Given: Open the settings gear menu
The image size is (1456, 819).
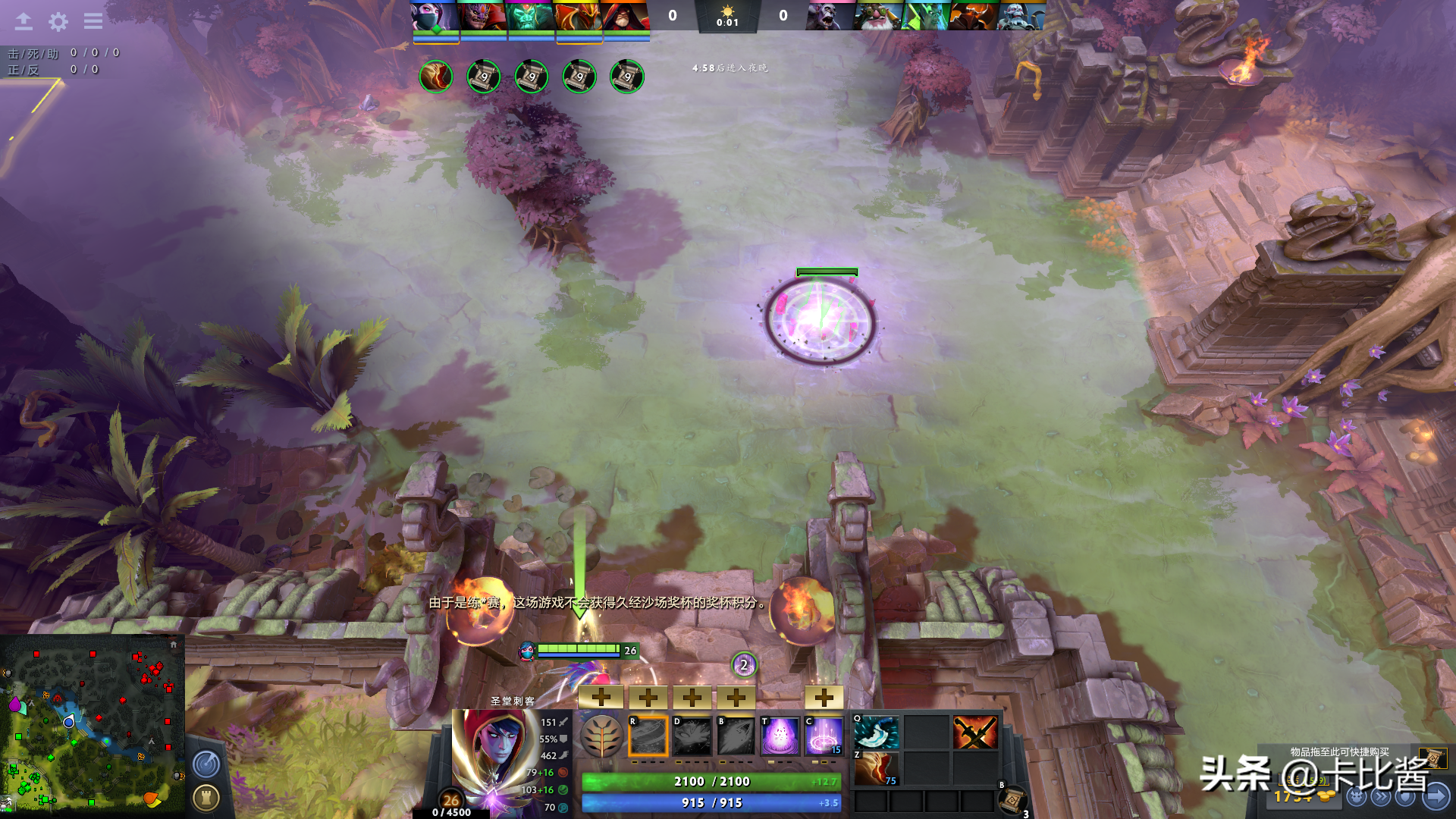Looking at the screenshot, I should (58, 21).
